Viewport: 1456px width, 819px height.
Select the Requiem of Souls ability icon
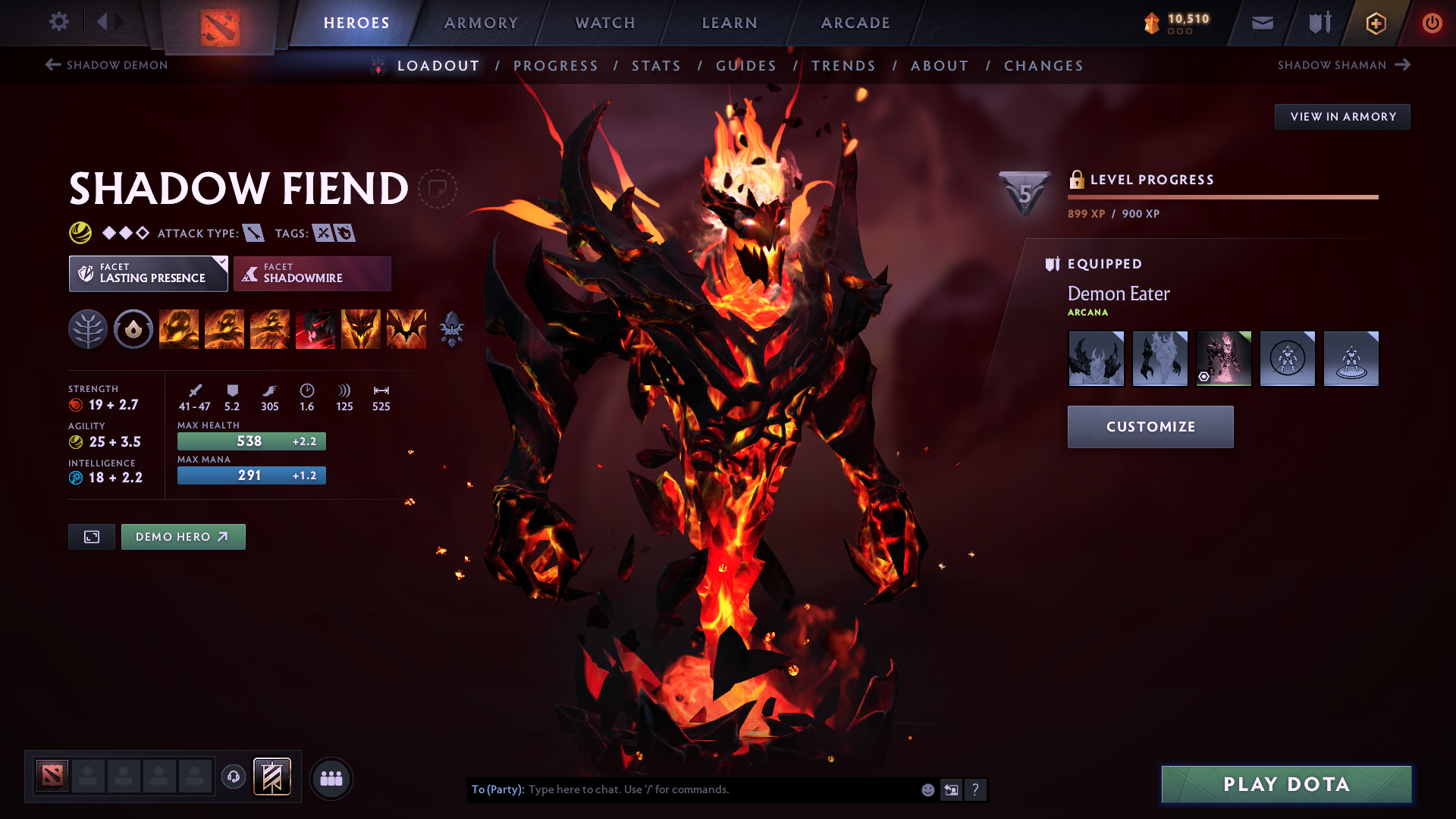click(406, 329)
